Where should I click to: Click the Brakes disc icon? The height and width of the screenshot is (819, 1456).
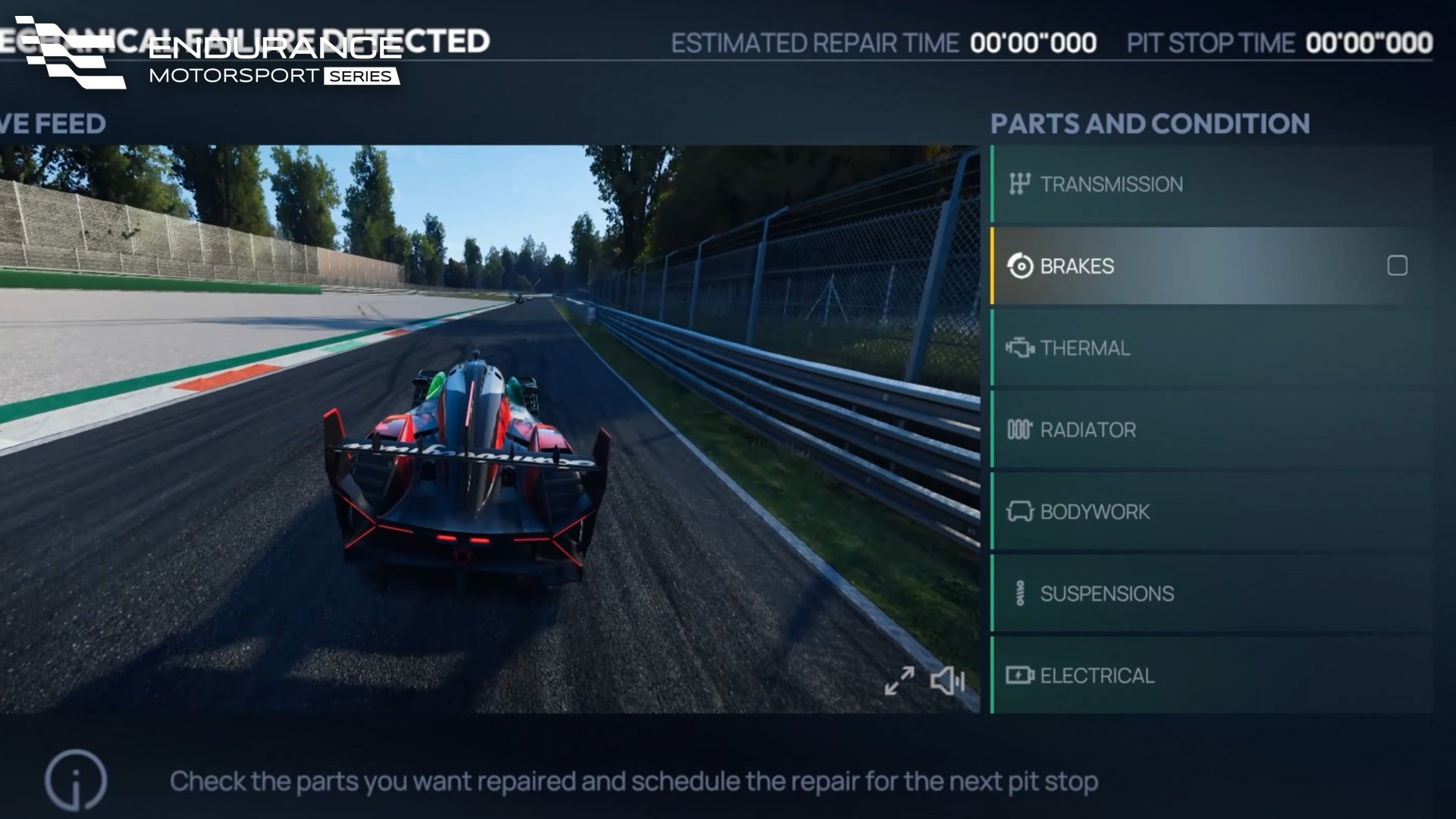(1020, 266)
